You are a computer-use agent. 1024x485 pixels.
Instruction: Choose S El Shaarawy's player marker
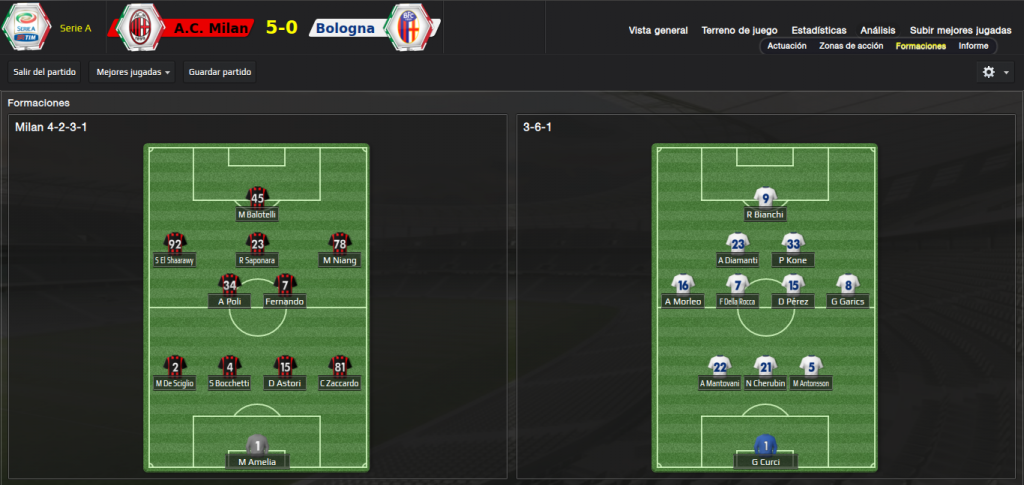175,260
